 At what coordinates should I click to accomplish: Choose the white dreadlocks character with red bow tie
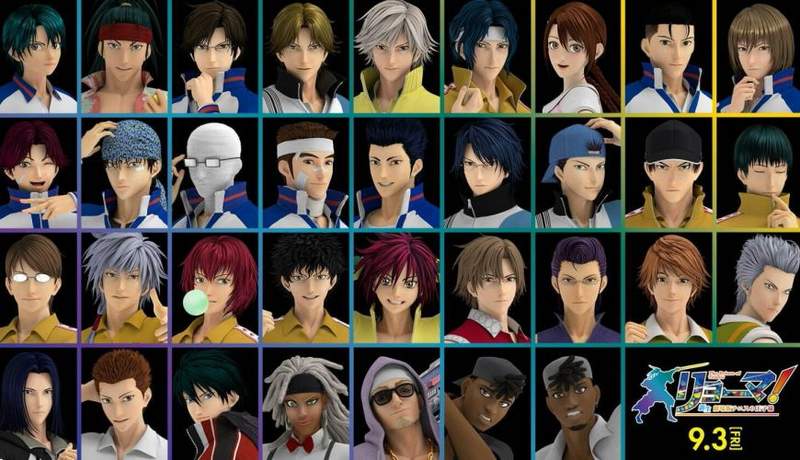(305, 405)
